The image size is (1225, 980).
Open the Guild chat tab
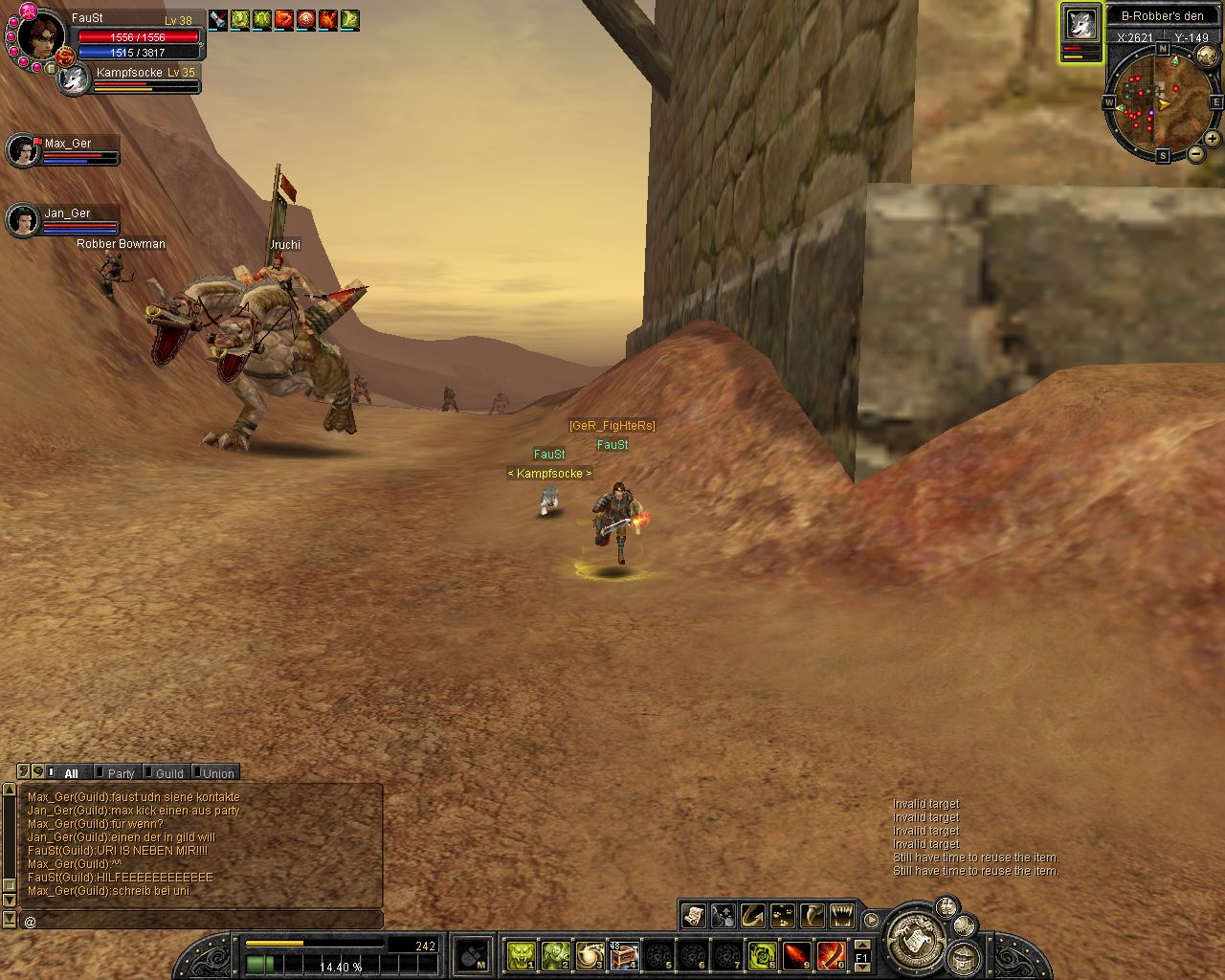168,773
